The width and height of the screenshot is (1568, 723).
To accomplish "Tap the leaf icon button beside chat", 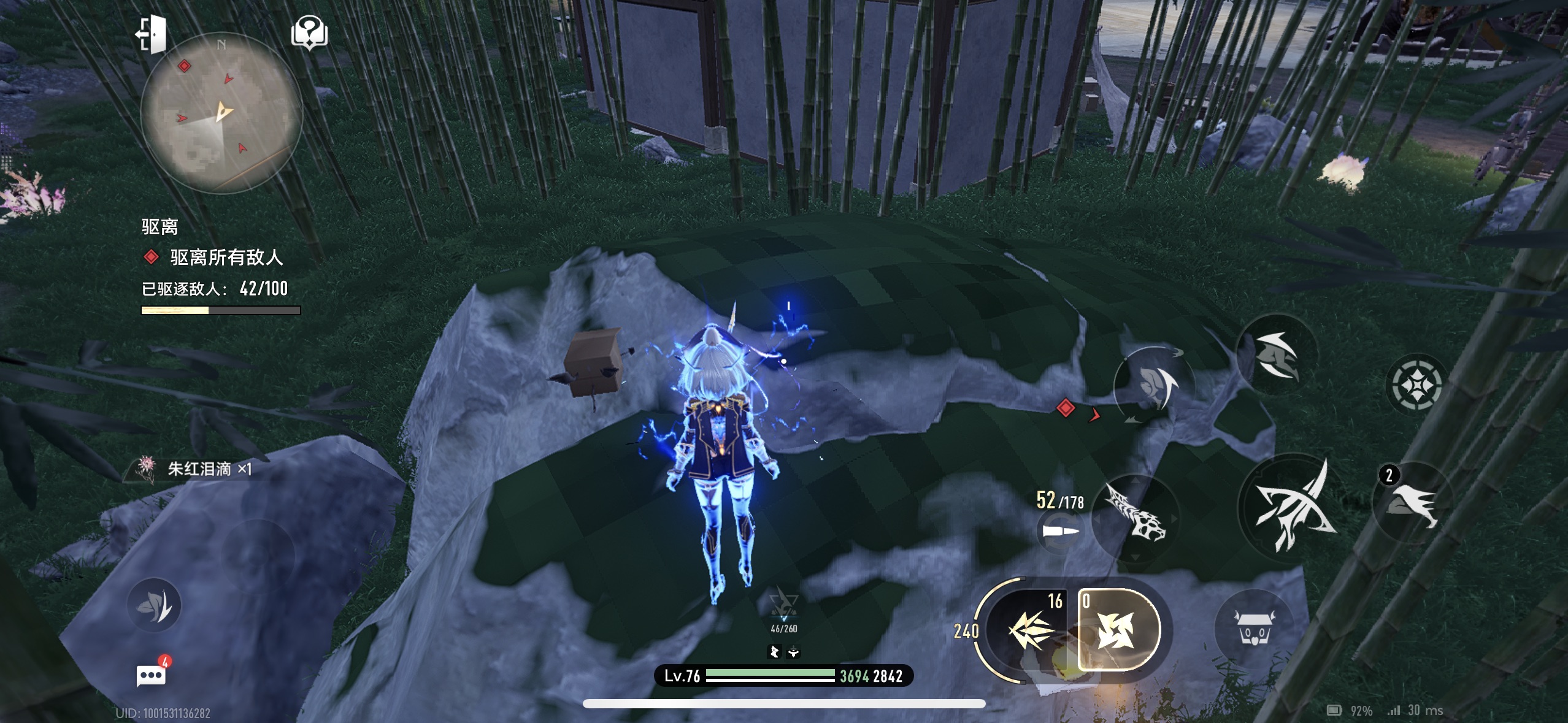I will point(154,606).
